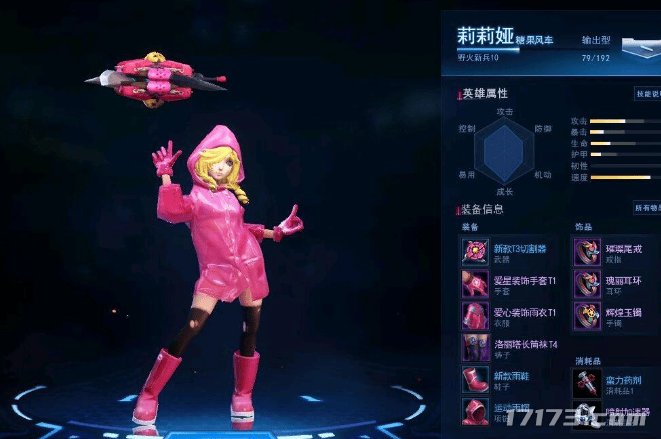
Task: Select the 蛮力药剂 consumable slot
Action: [x=587, y=381]
